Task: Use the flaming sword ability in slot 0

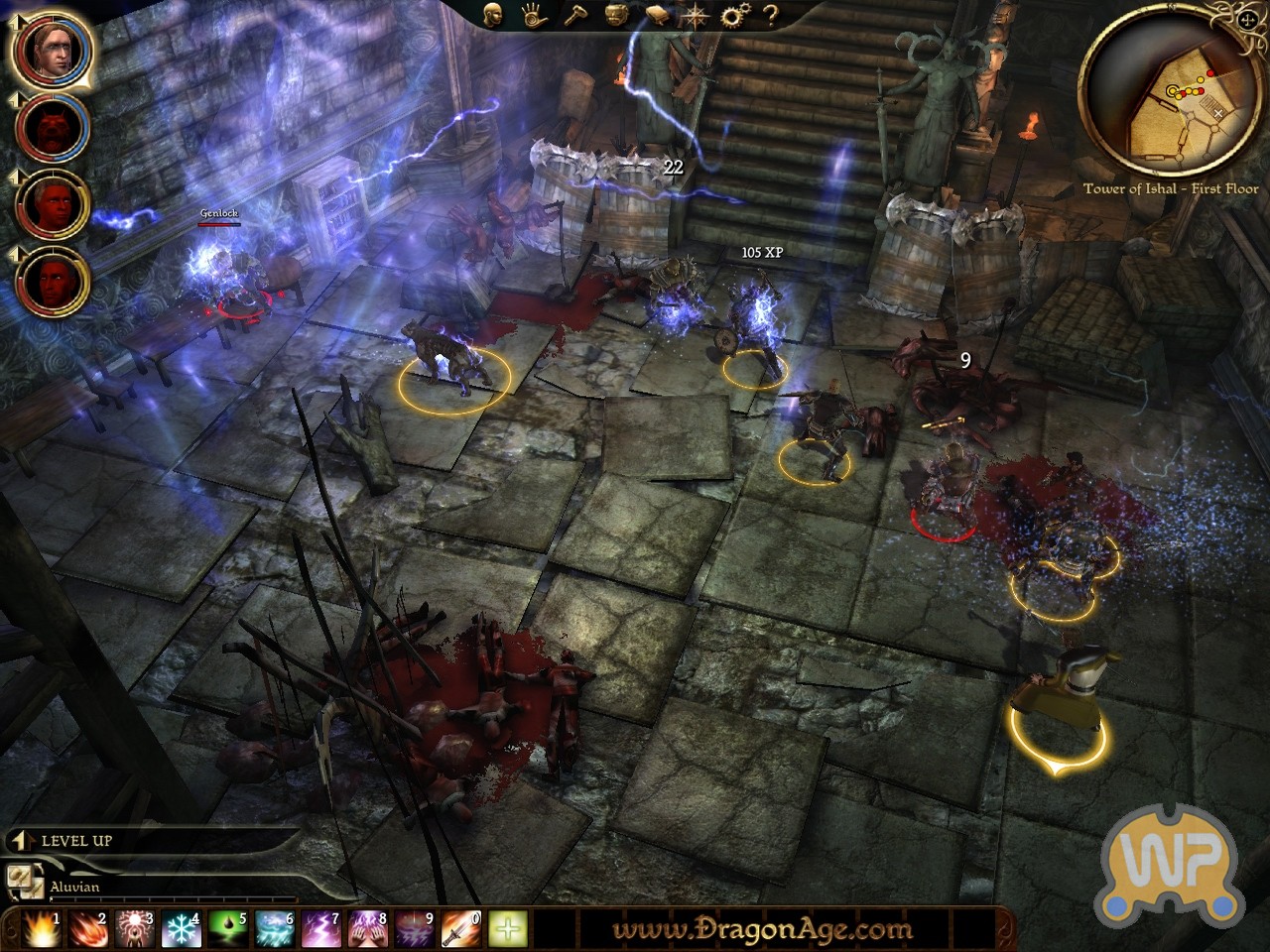Action: (x=460, y=929)
